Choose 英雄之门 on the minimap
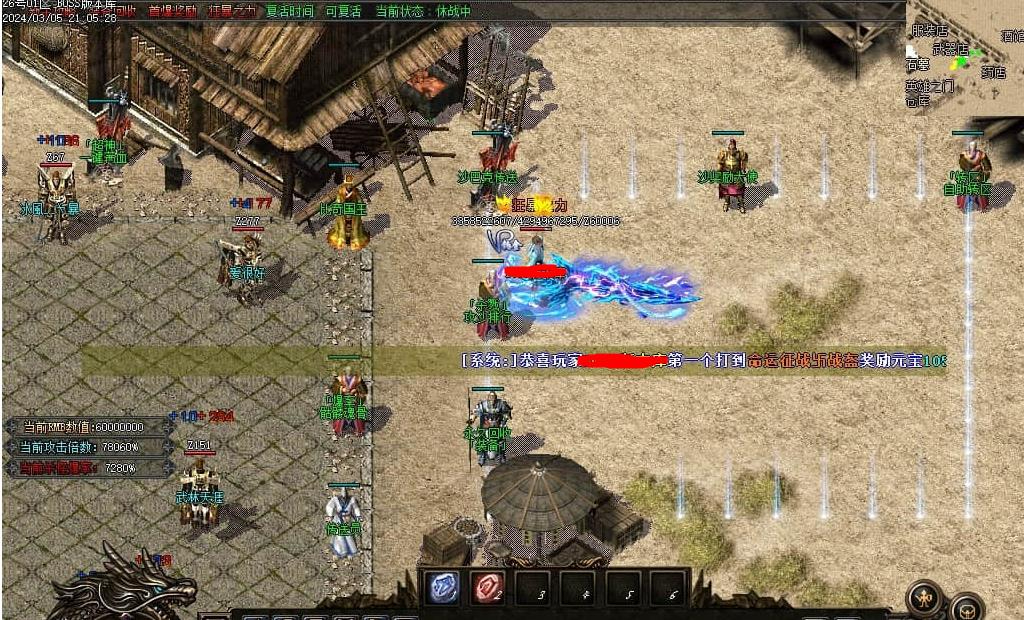 930,86
